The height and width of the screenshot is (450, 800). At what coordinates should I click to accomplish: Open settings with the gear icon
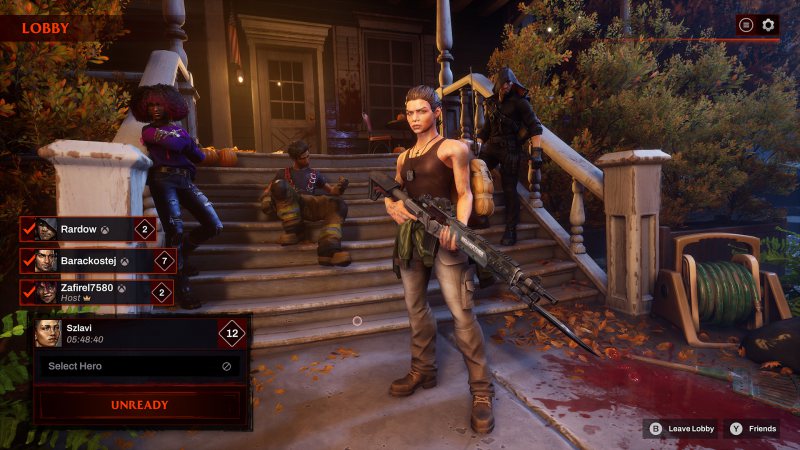tap(768, 25)
